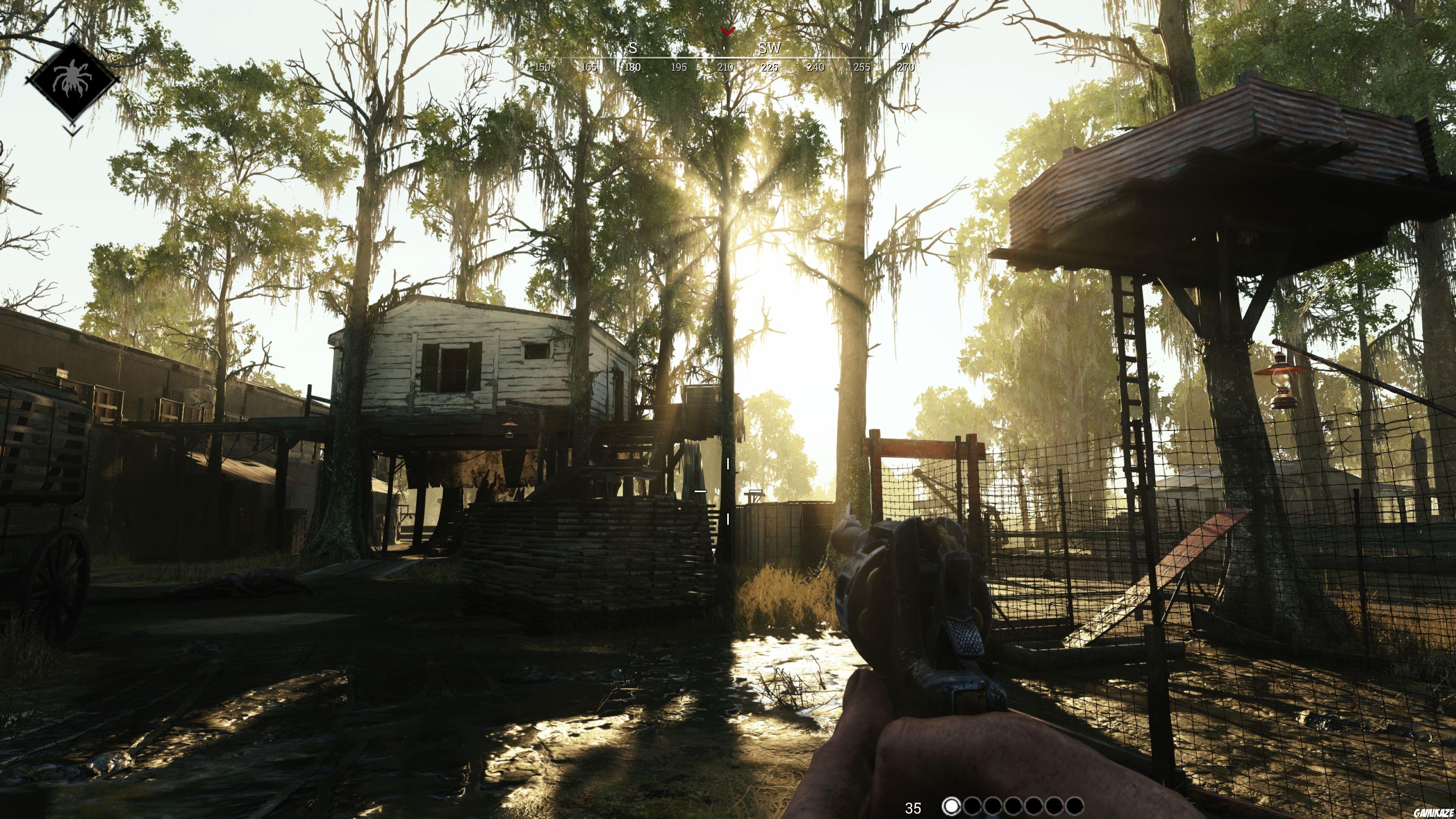Image resolution: width=1456 pixels, height=819 pixels.
Task: Expand the bottom arrow below the boss emblem
Action: [73, 129]
